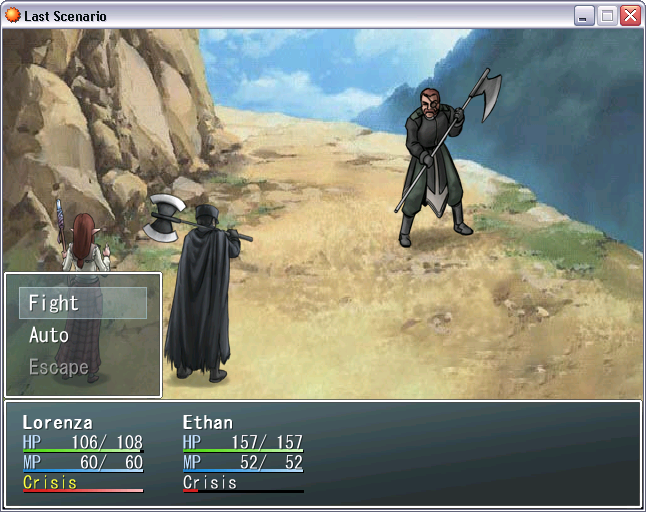The height and width of the screenshot is (512, 646).
Task: Choose Auto battle option
Action: tap(49, 335)
